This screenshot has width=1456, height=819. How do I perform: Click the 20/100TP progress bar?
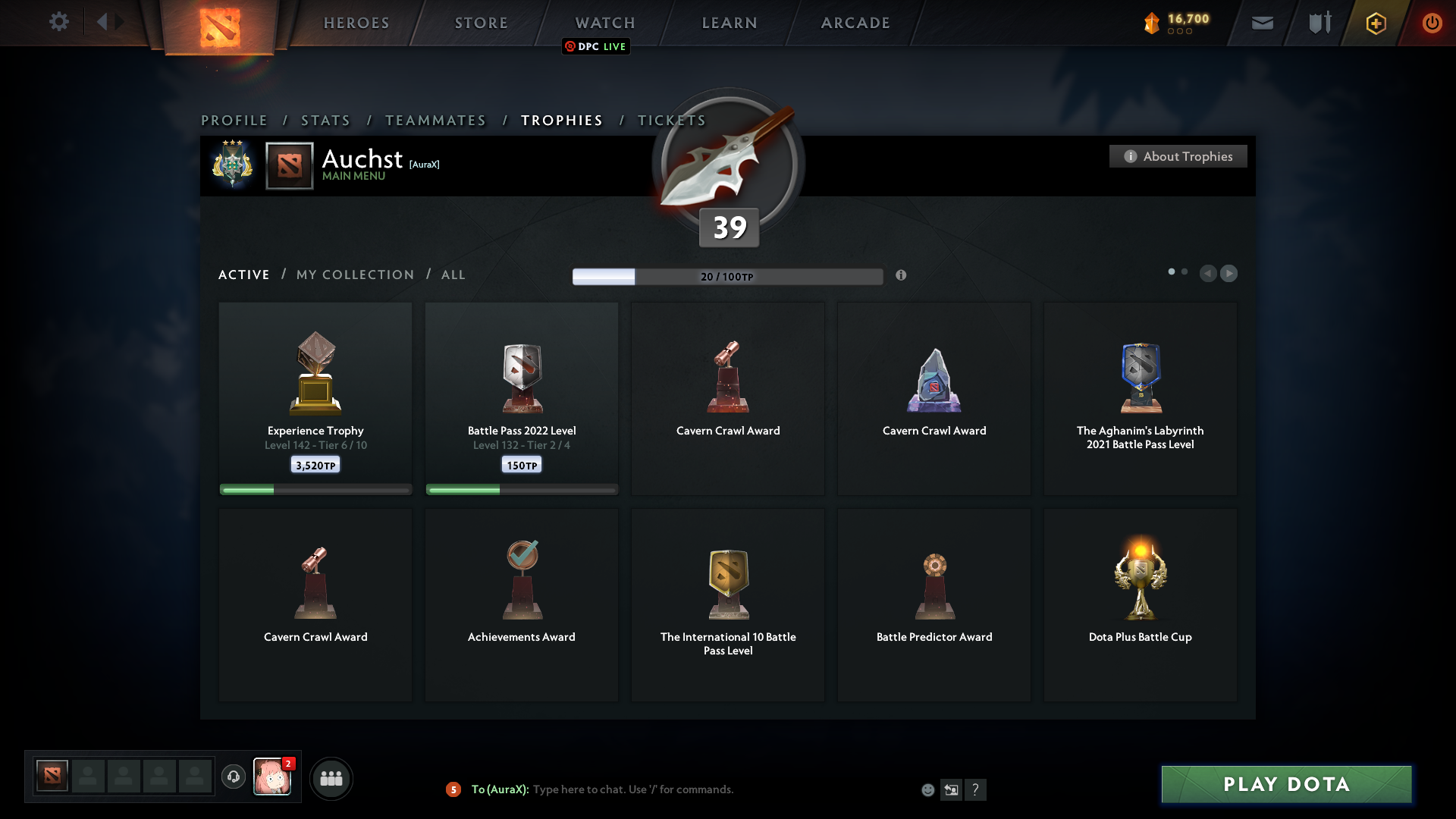coord(728,277)
